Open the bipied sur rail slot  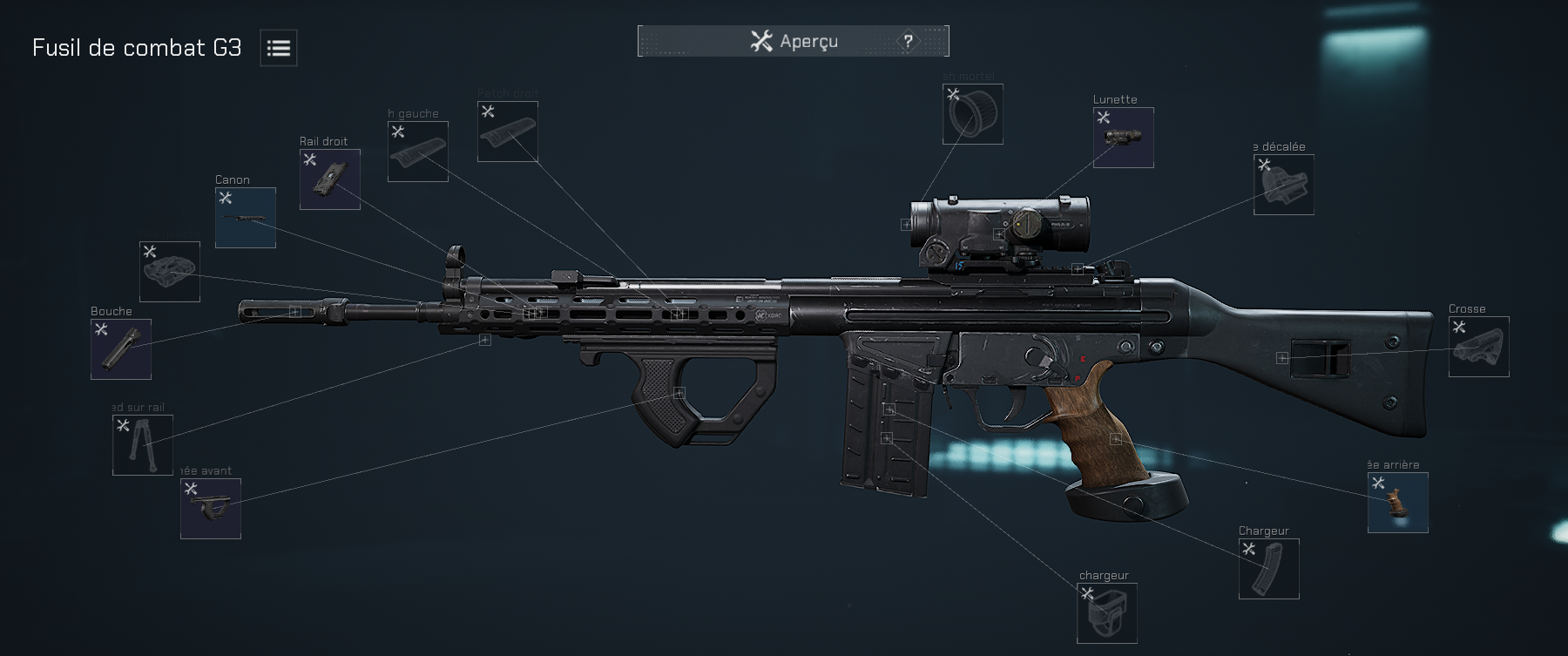[x=142, y=445]
